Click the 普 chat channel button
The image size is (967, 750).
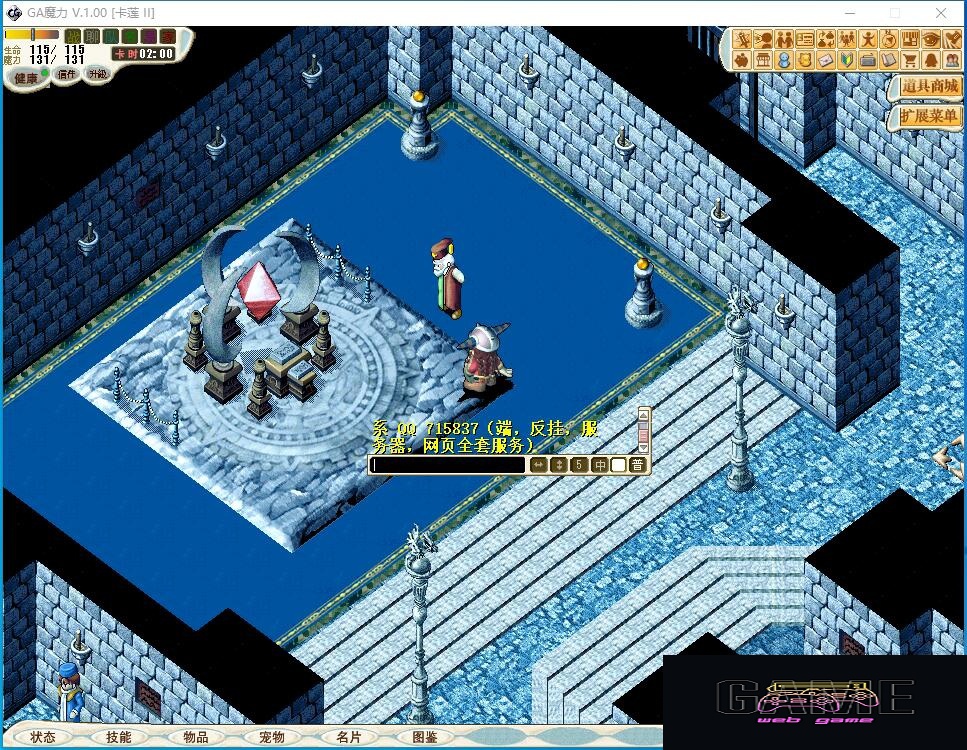tap(638, 465)
